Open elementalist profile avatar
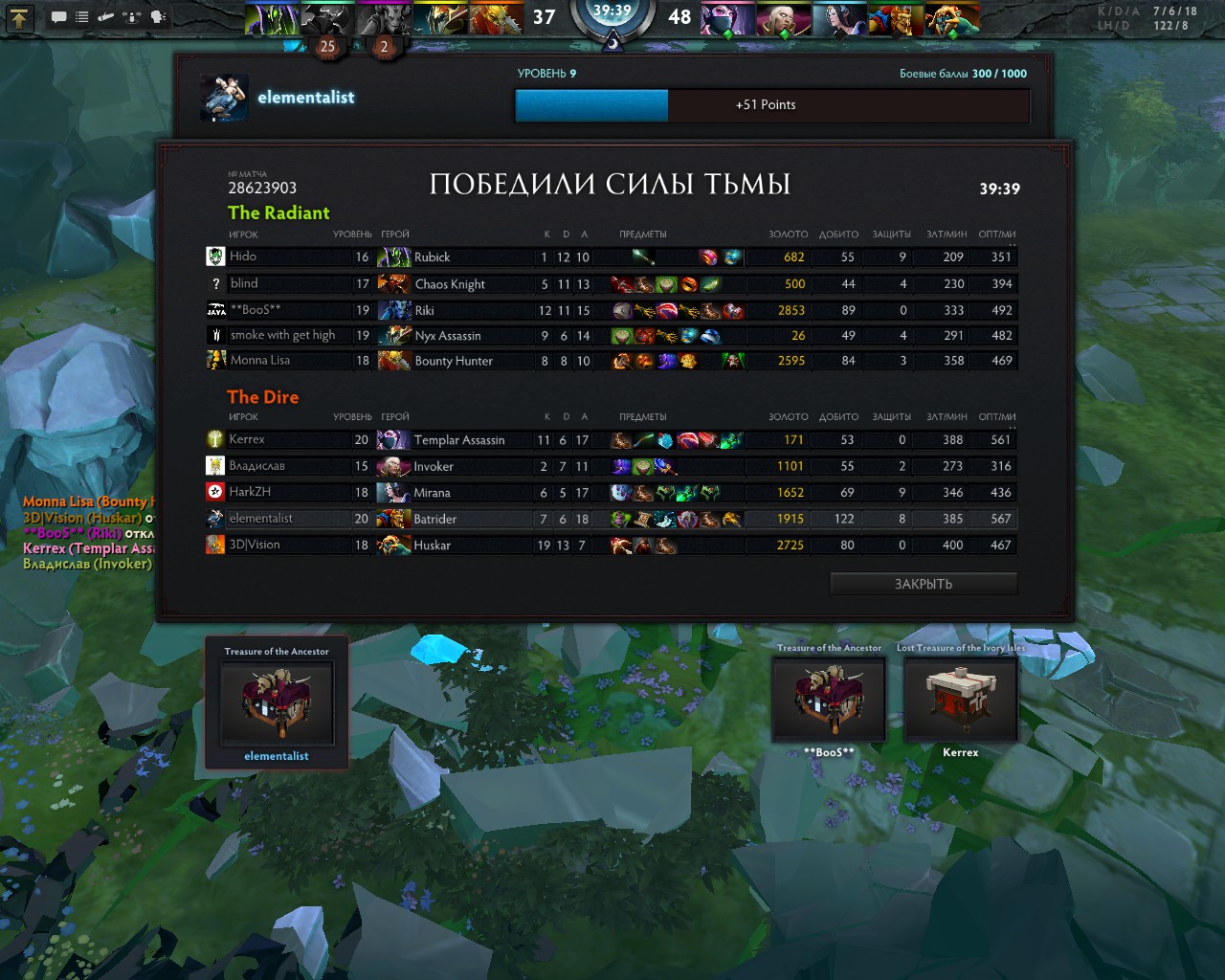The image size is (1225, 980). click(x=225, y=98)
